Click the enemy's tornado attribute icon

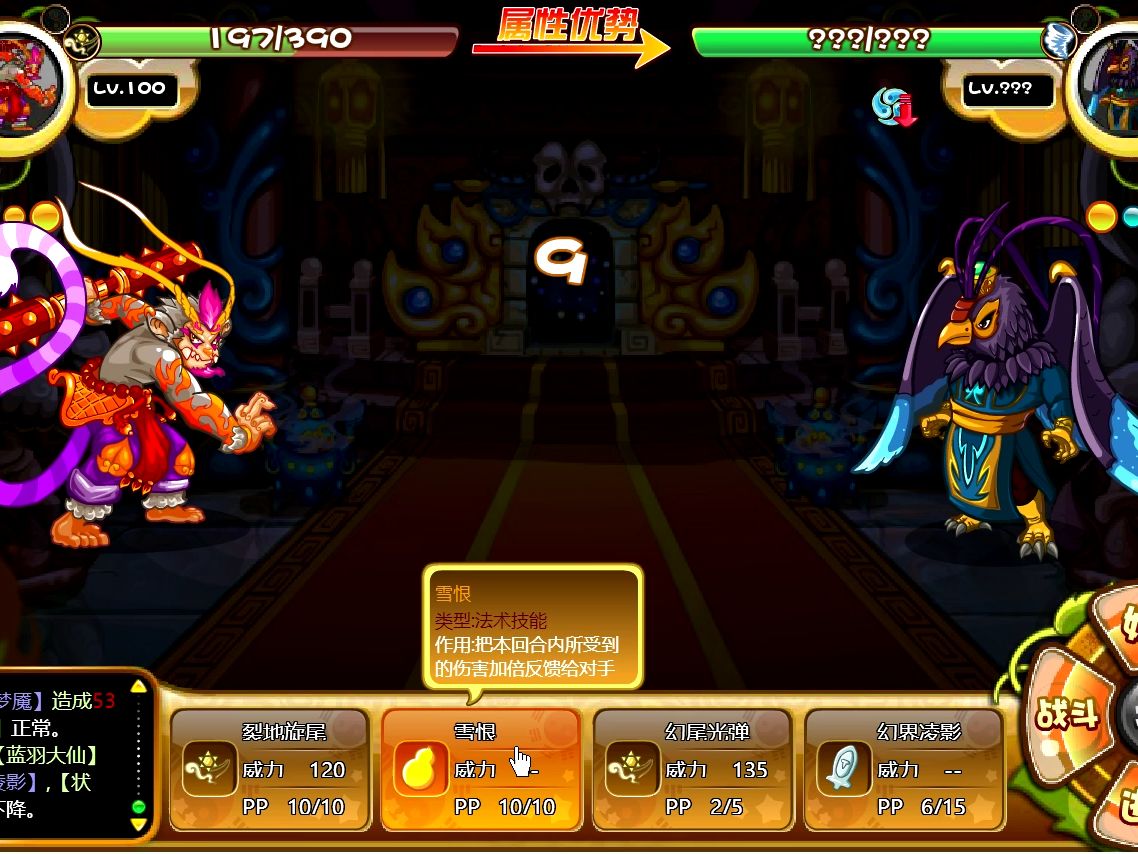click(x=1058, y=41)
